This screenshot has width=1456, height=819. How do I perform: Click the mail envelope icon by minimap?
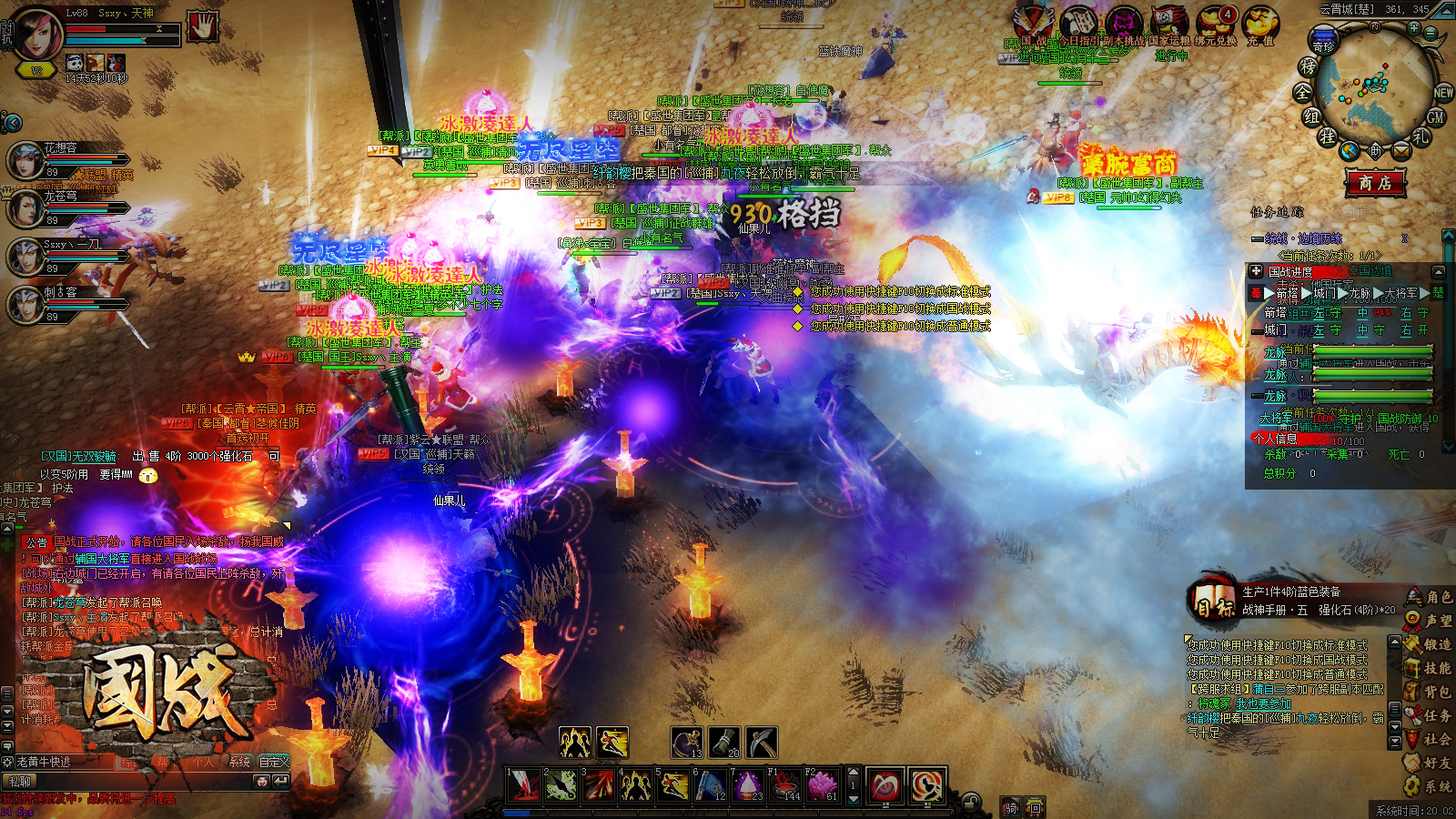pos(1401,151)
